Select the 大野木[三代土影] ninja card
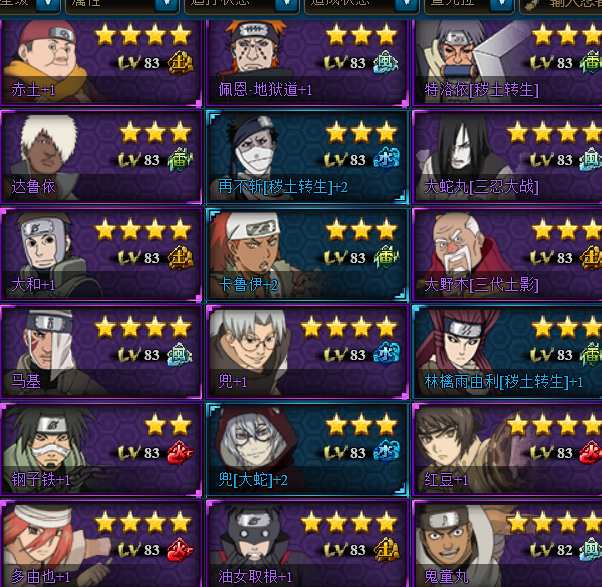 508,254
